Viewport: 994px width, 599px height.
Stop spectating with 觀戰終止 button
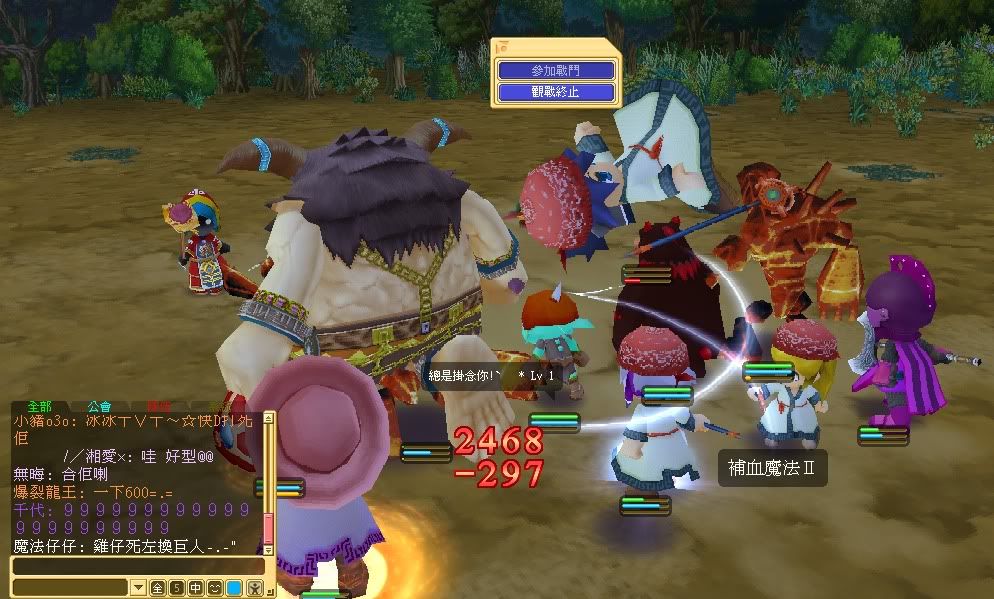pos(556,92)
